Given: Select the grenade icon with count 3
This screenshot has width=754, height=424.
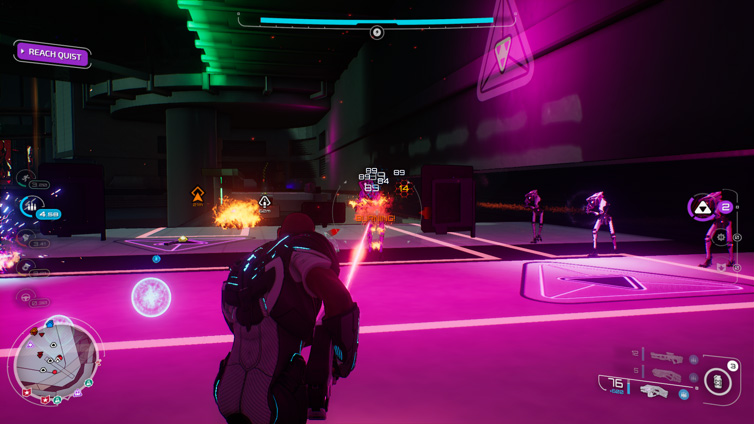Looking at the screenshot, I should pyautogui.click(x=719, y=380).
